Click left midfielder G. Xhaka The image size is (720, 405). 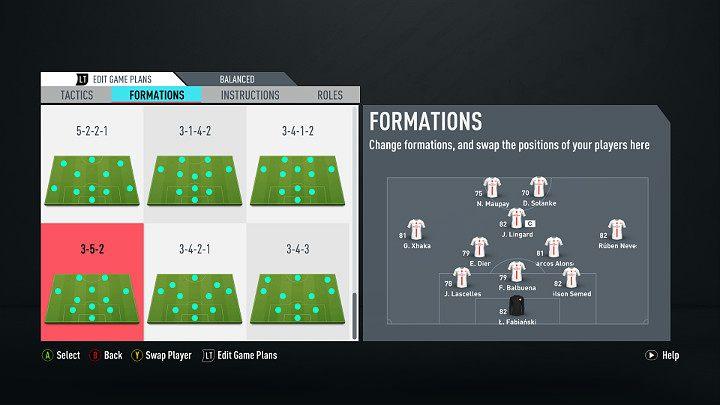coord(415,231)
